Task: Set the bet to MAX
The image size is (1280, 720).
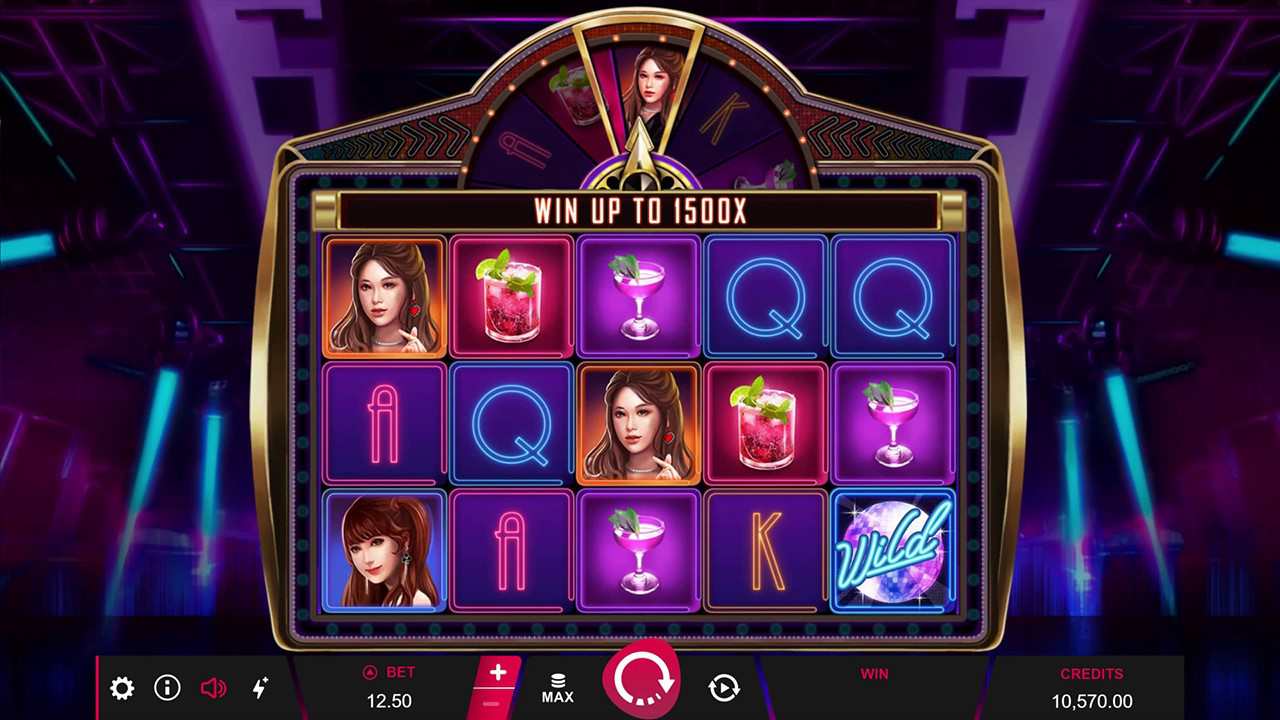Action: pos(558,688)
